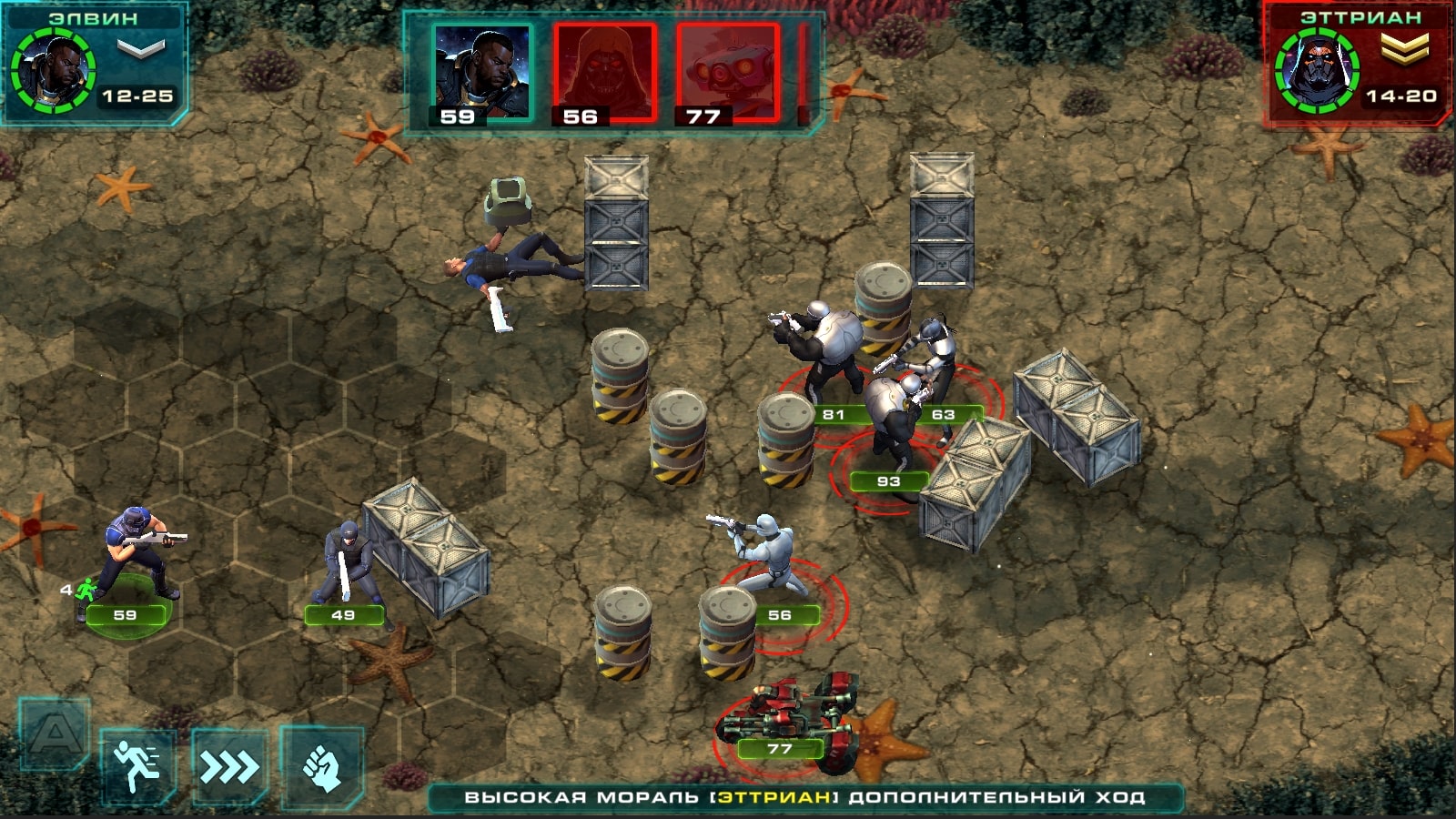Click the 49 health bar of the crouching soldier
Viewport: 1456px width, 819px height.
pyautogui.click(x=343, y=615)
